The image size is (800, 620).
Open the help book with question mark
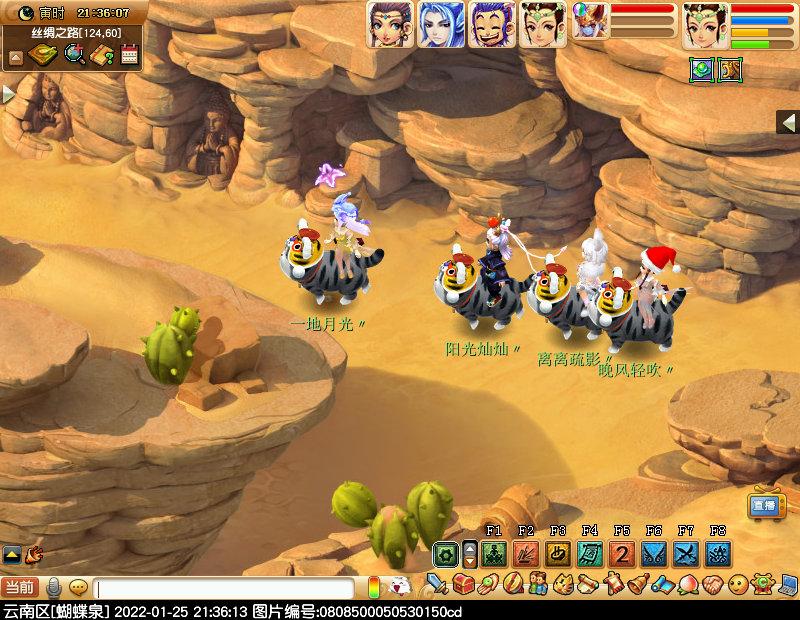[x=102, y=55]
